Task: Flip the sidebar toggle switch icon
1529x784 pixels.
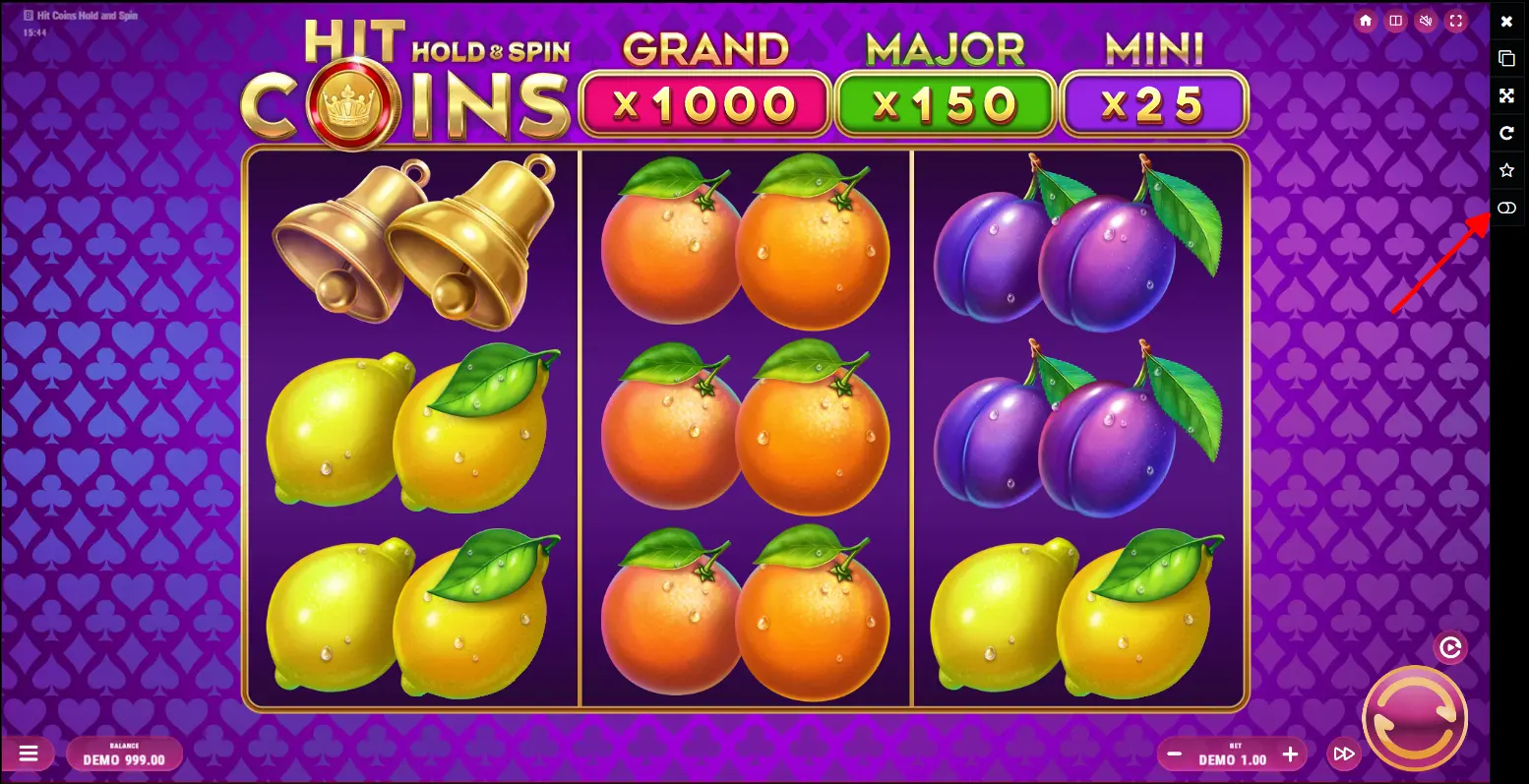Action: [1506, 208]
